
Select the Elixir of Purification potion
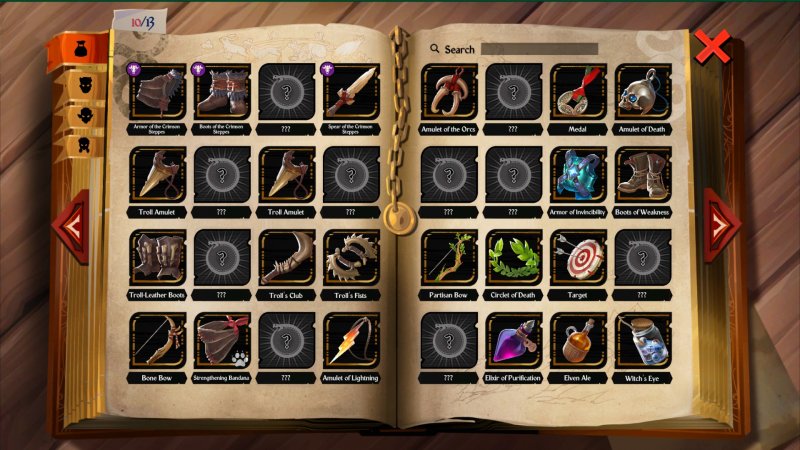click(x=514, y=341)
